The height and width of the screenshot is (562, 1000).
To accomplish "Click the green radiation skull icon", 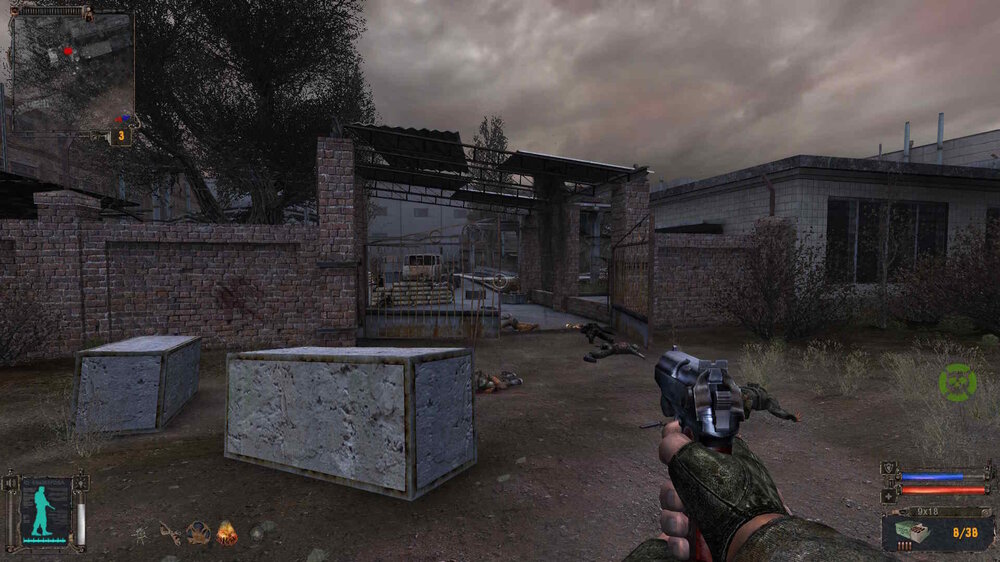I will point(957,383).
